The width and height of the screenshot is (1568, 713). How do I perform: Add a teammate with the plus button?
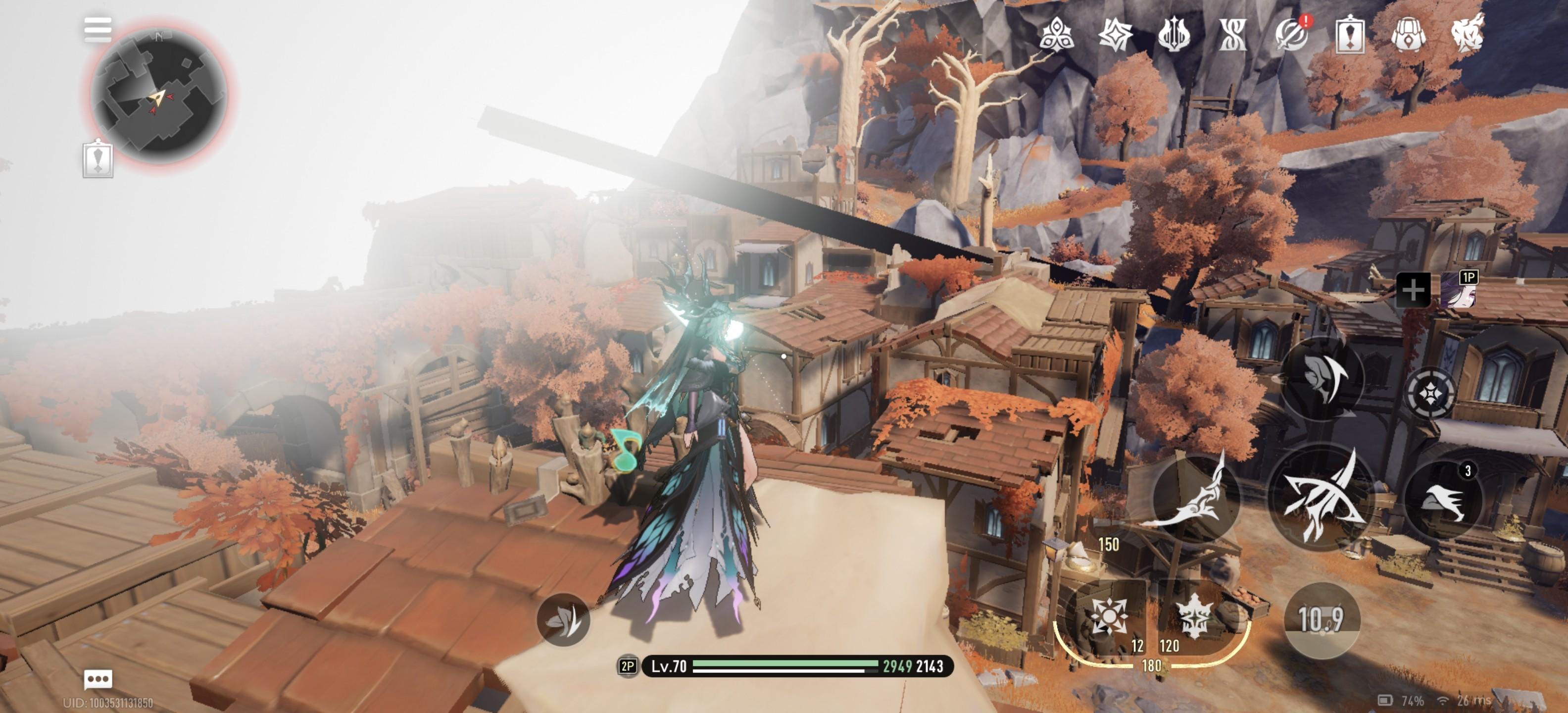point(1413,290)
